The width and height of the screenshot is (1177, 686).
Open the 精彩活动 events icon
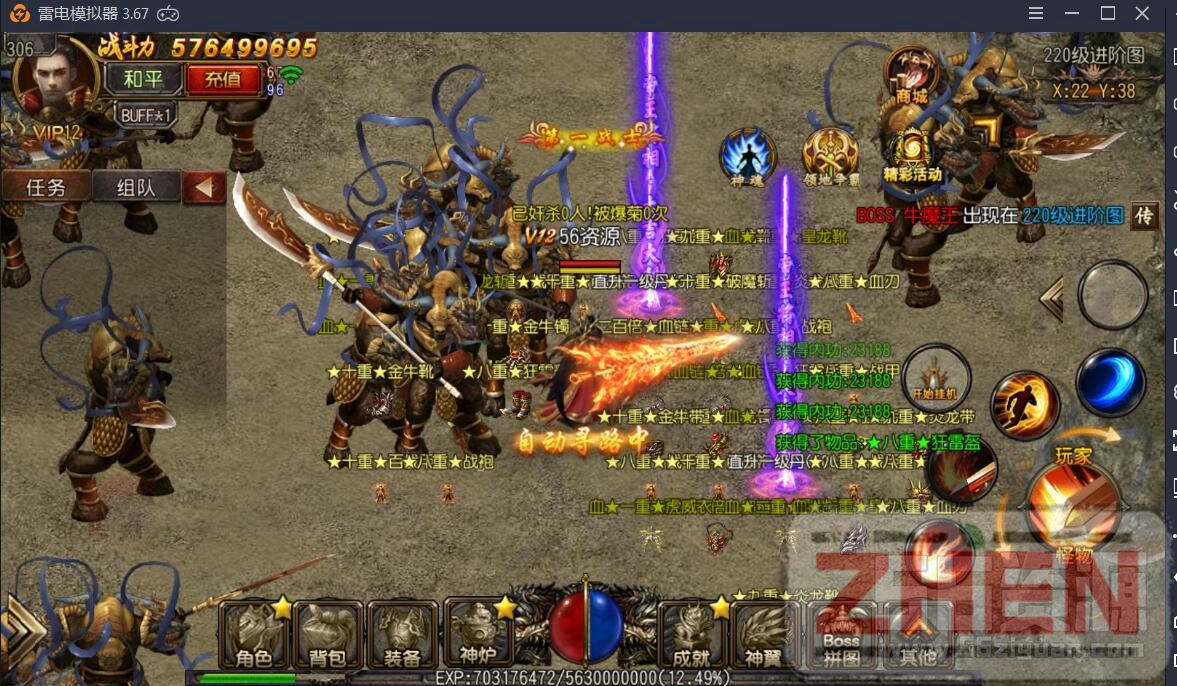tap(912, 156)
